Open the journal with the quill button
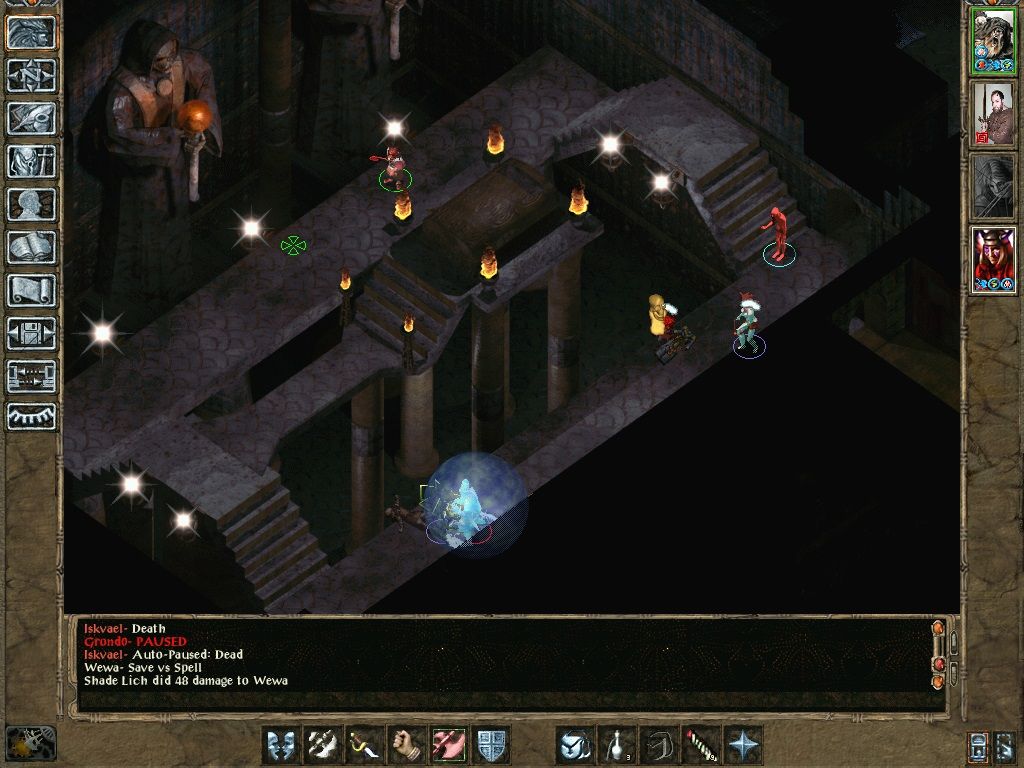Screen dimensions: 1024x768 coord(32,118)
